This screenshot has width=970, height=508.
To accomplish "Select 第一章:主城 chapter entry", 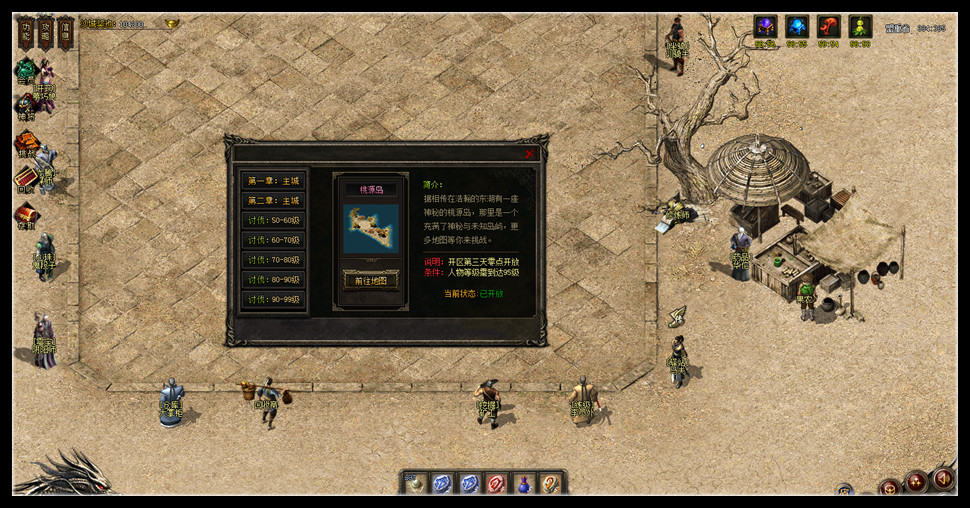I will (x=273, y=181).
